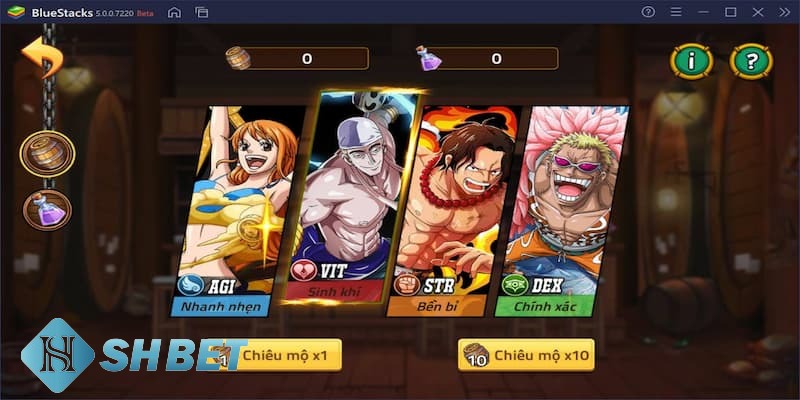Recruit ten times with Chiêu mộ x10

point(526,354)
